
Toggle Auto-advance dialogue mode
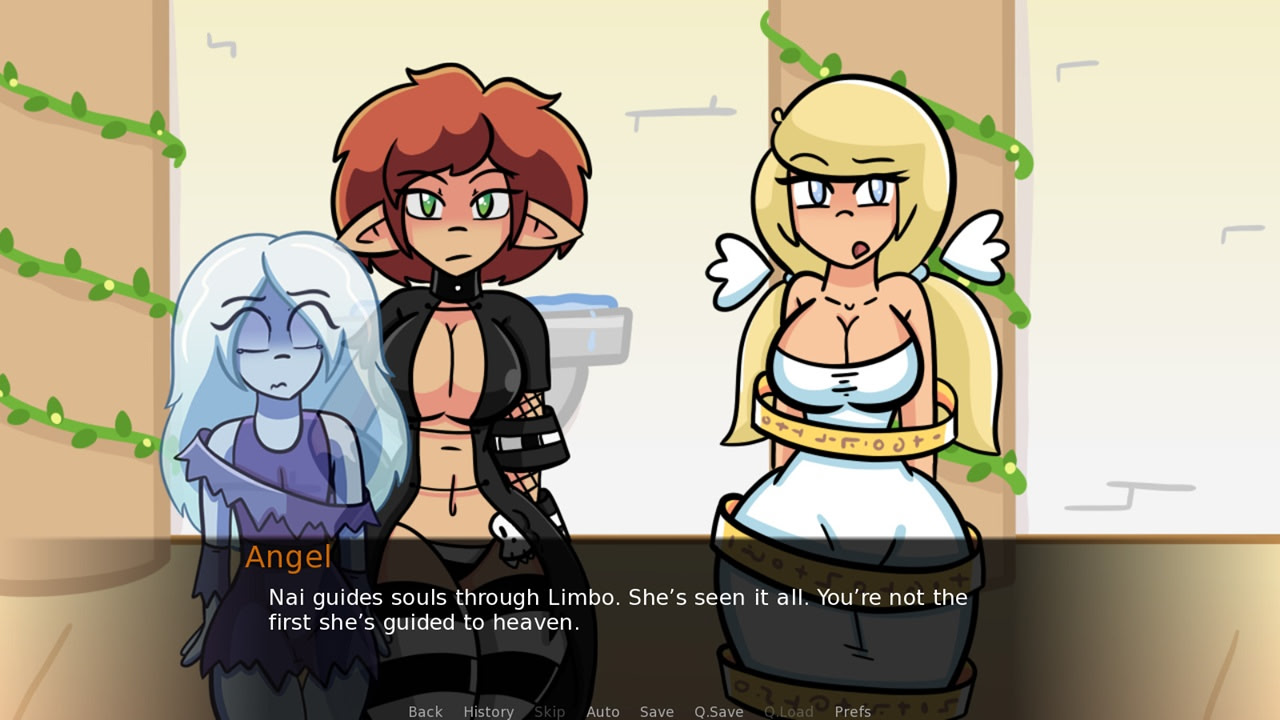pyautogui.click(x=603, y=711)
